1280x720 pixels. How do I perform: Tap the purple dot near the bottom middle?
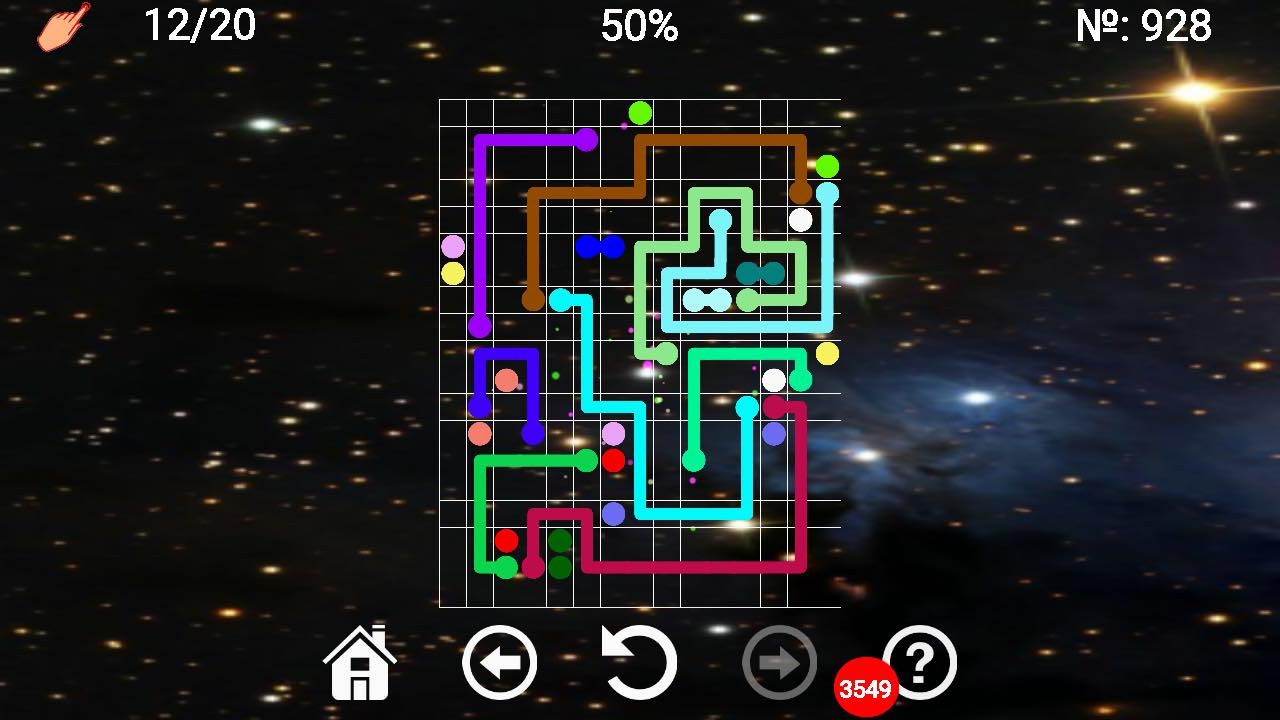pyautogui.click(x=612, y=515)
